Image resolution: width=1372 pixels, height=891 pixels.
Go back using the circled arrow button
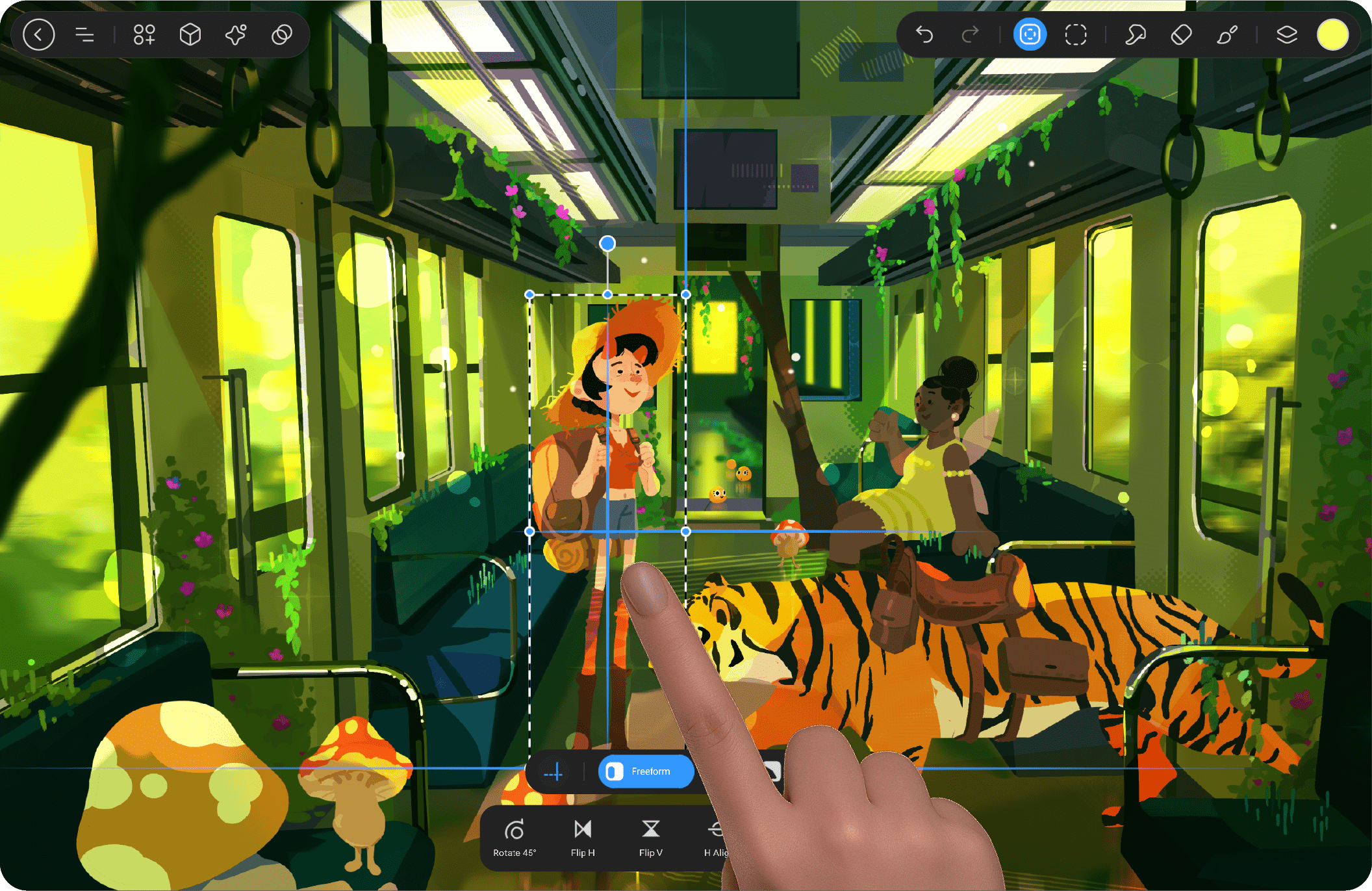click(x=39, y=34)
